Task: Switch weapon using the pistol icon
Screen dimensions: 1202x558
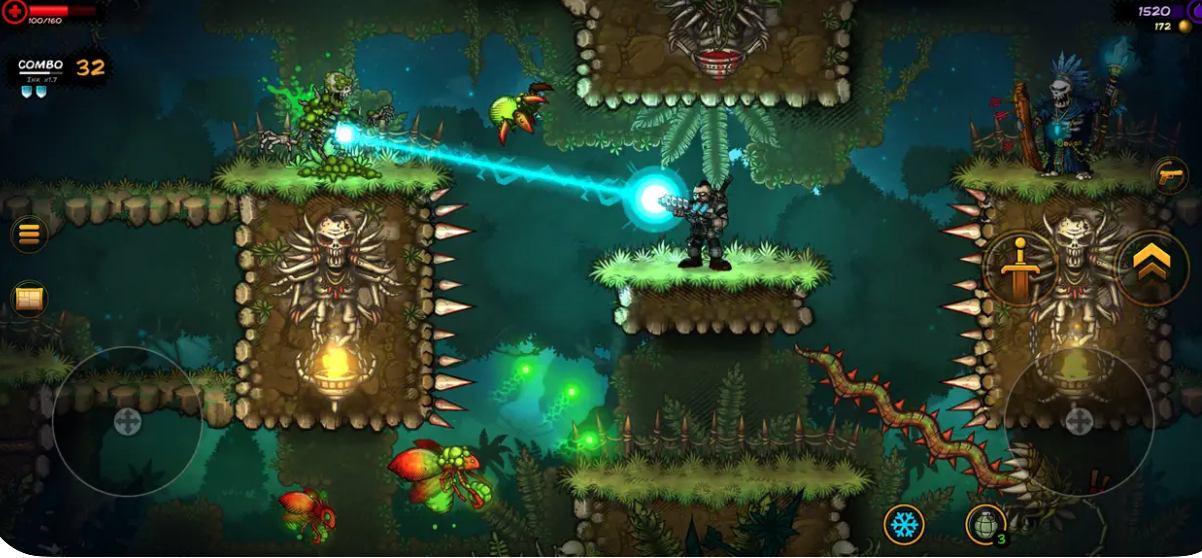Action: [1169, 175]
